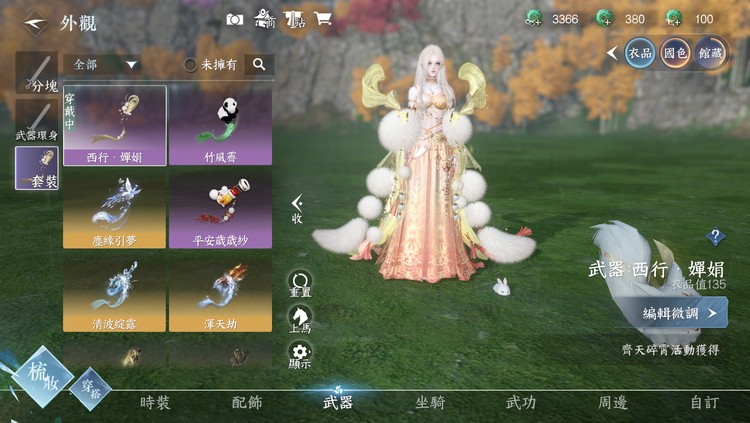Go back using the 外觀 arrow
Image resolution: width=750 pixels, height=423 pixels.
coord(34,20)
